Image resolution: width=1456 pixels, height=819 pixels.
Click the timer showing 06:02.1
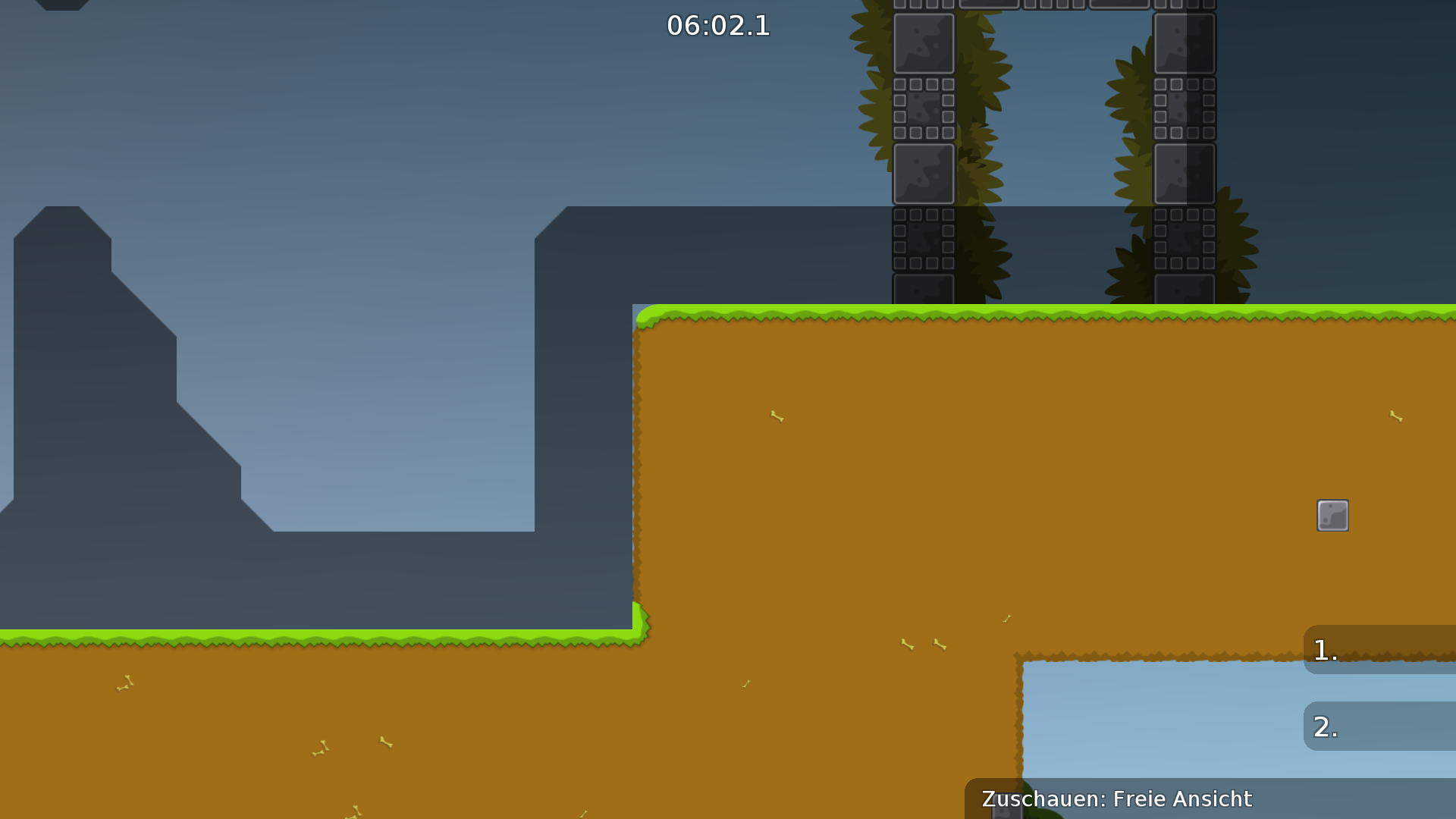pyautogui.click(x=718, y=27)
